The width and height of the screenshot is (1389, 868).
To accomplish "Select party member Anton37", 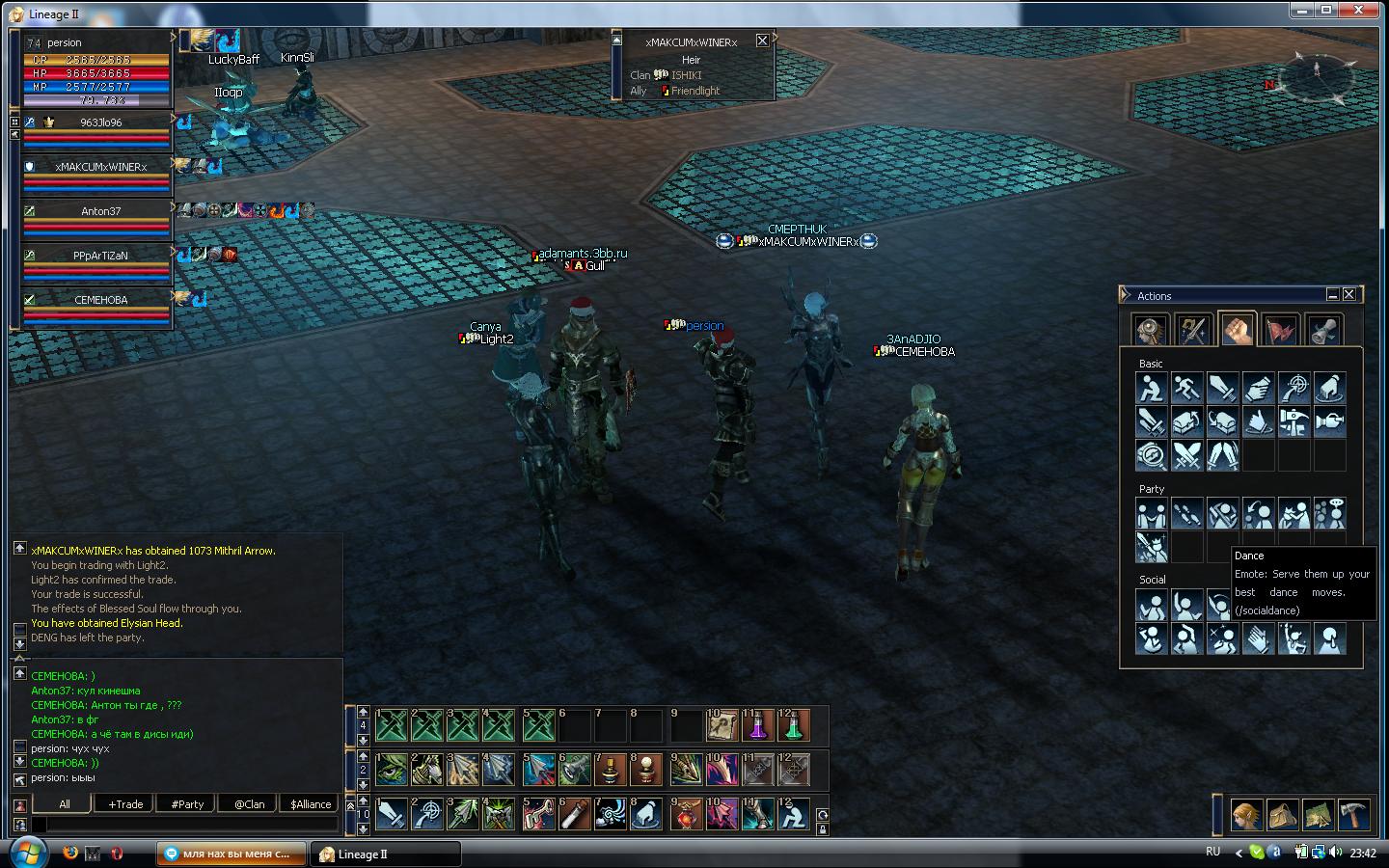I will (100, 211).
